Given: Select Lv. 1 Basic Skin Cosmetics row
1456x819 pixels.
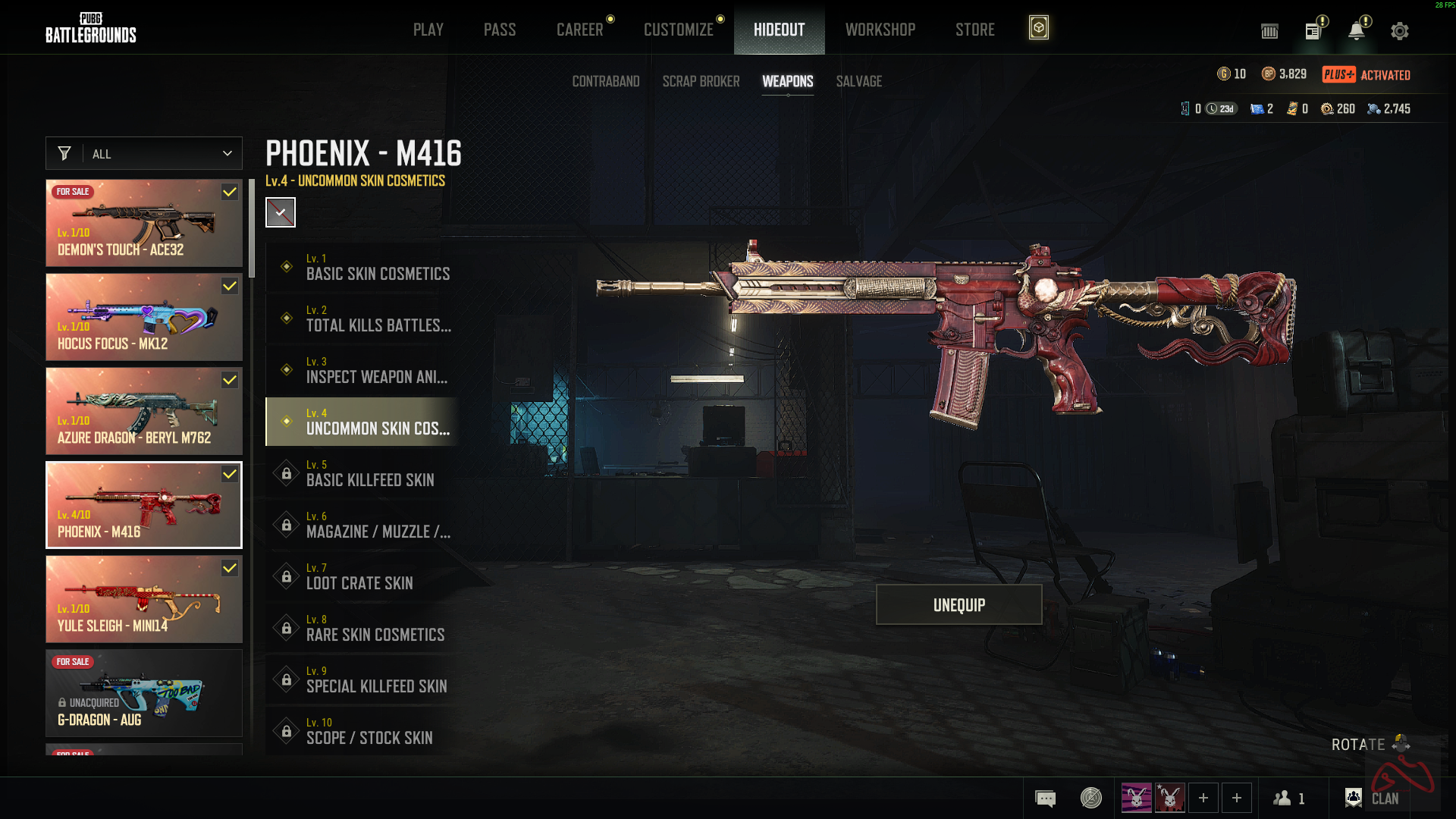Looking at the screenshot, I should pos(362,267).
